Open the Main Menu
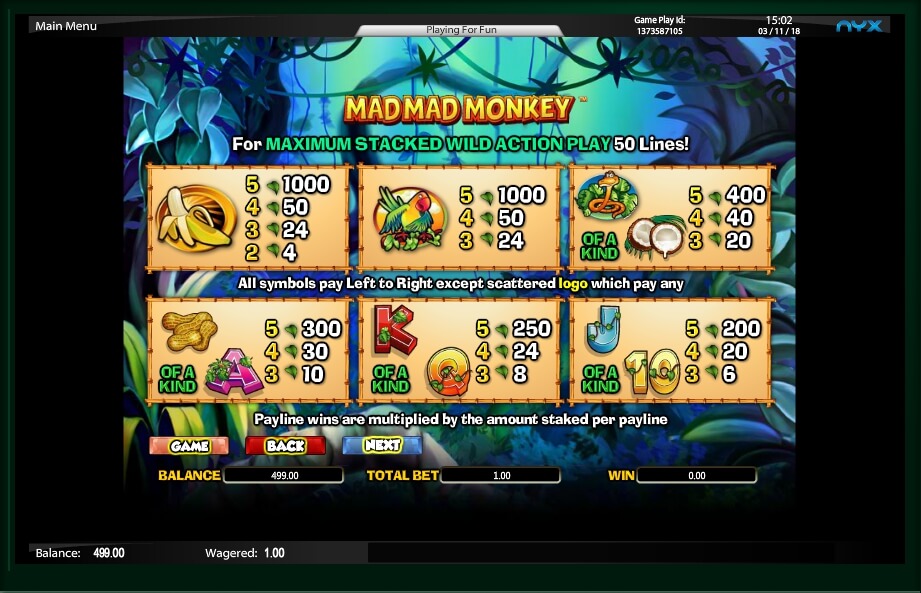 (66, 26)
